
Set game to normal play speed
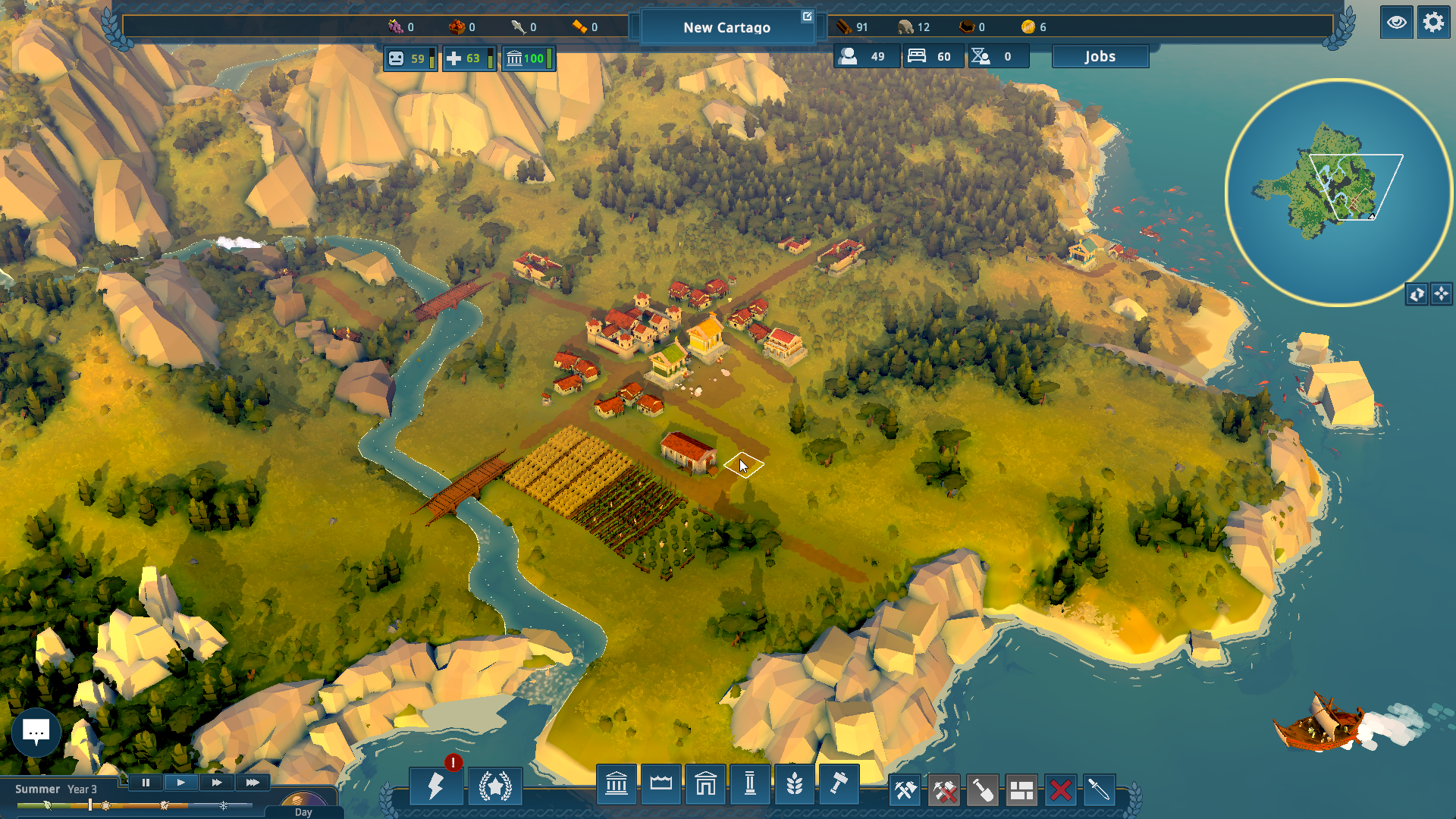point(180,783)
